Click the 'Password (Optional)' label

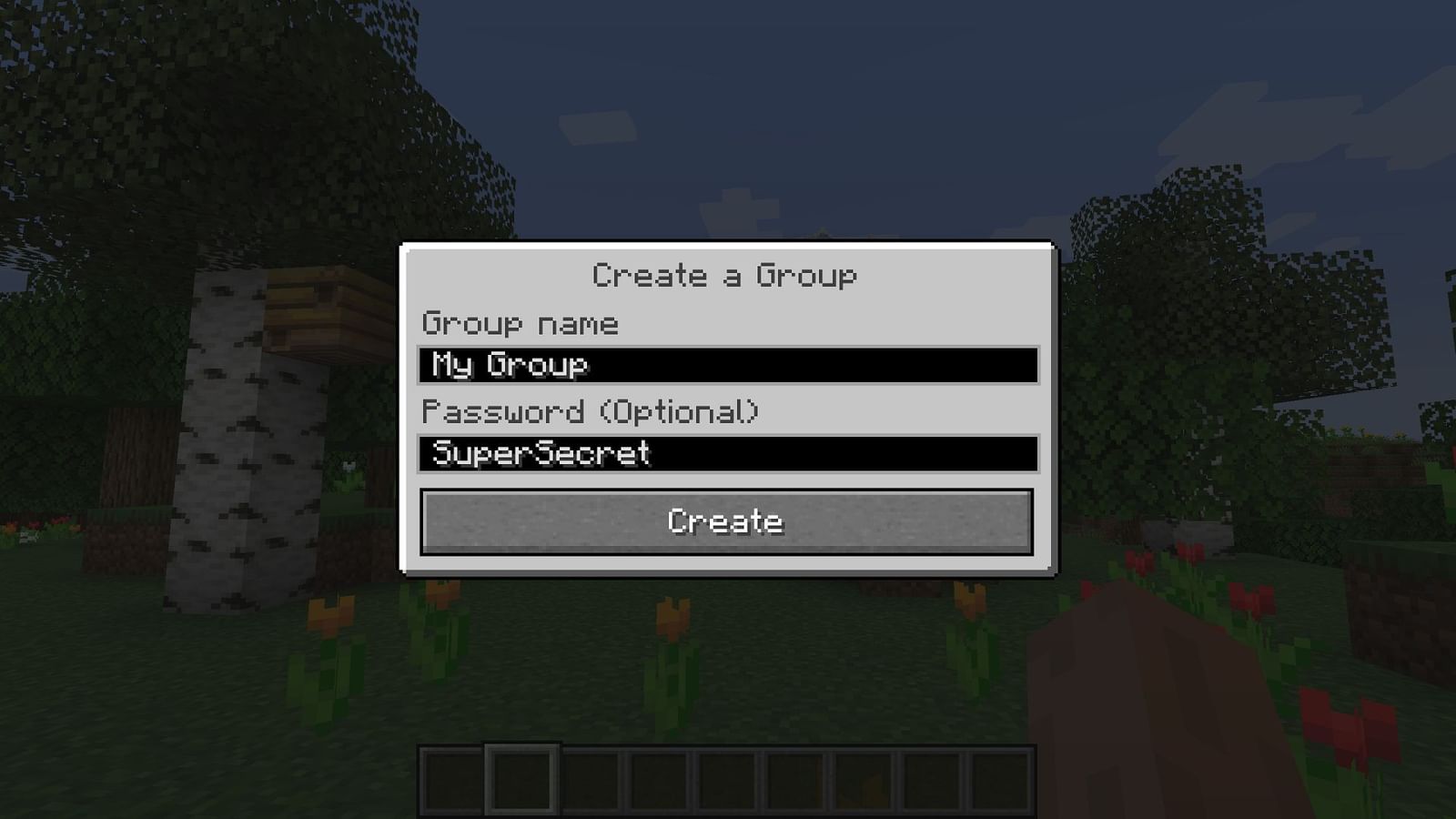(591, 411)
